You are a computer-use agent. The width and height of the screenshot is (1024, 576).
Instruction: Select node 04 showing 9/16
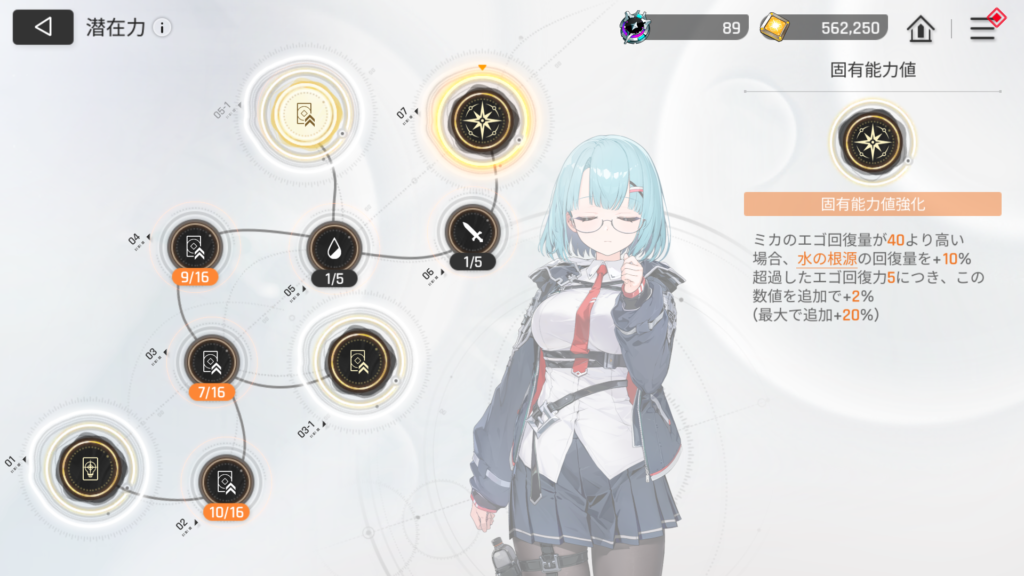click(194, 246)
